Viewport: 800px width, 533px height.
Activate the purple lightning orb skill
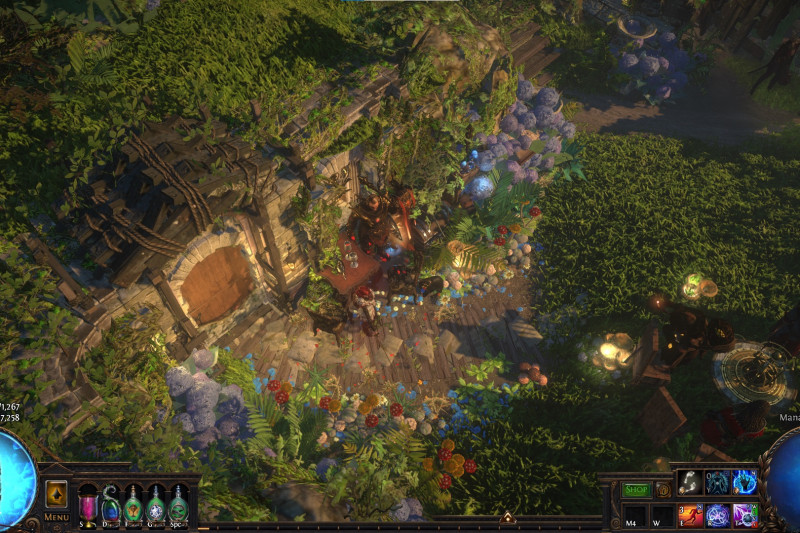[745, 515]
